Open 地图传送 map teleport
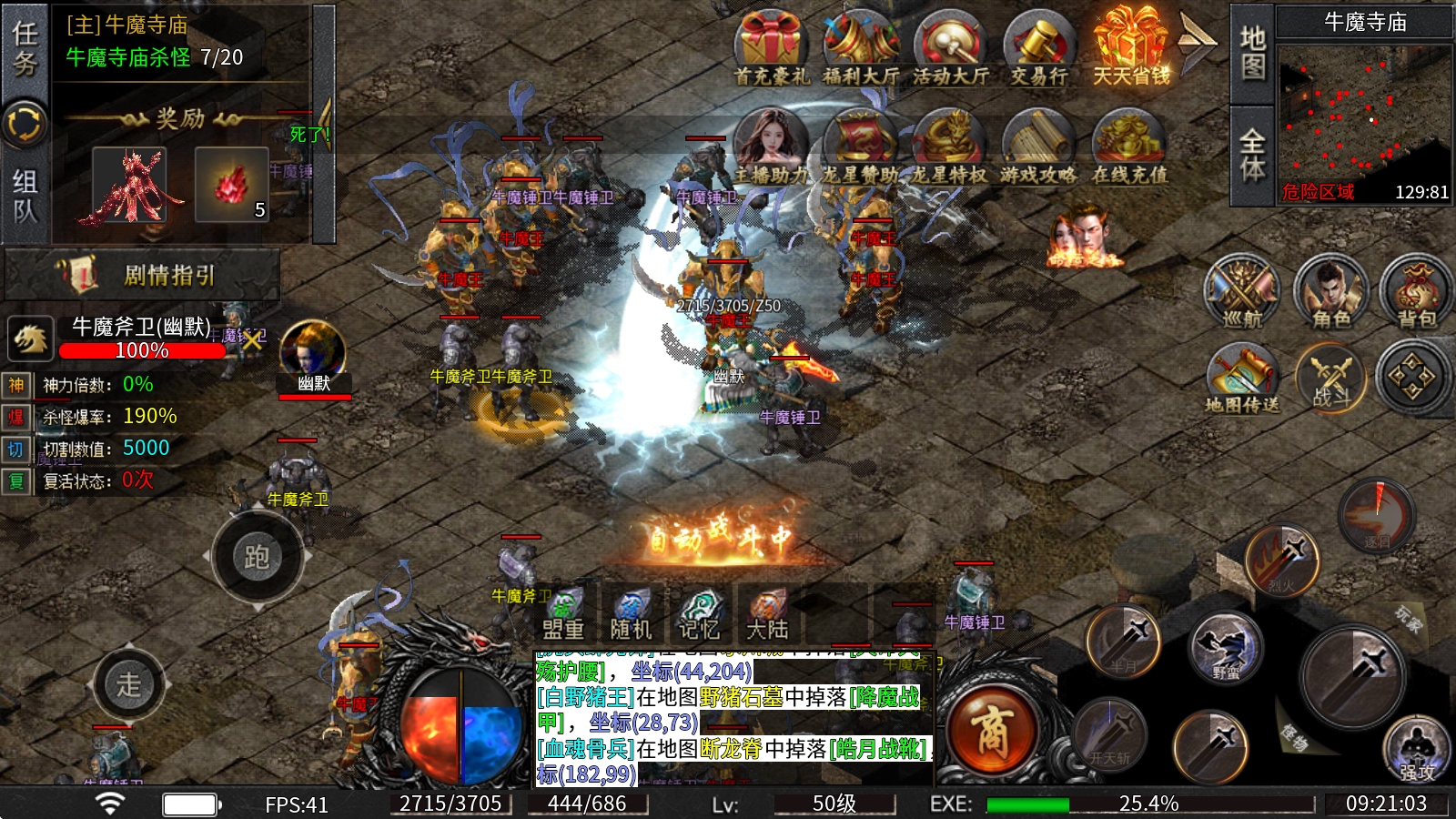 coord(1242,379)
